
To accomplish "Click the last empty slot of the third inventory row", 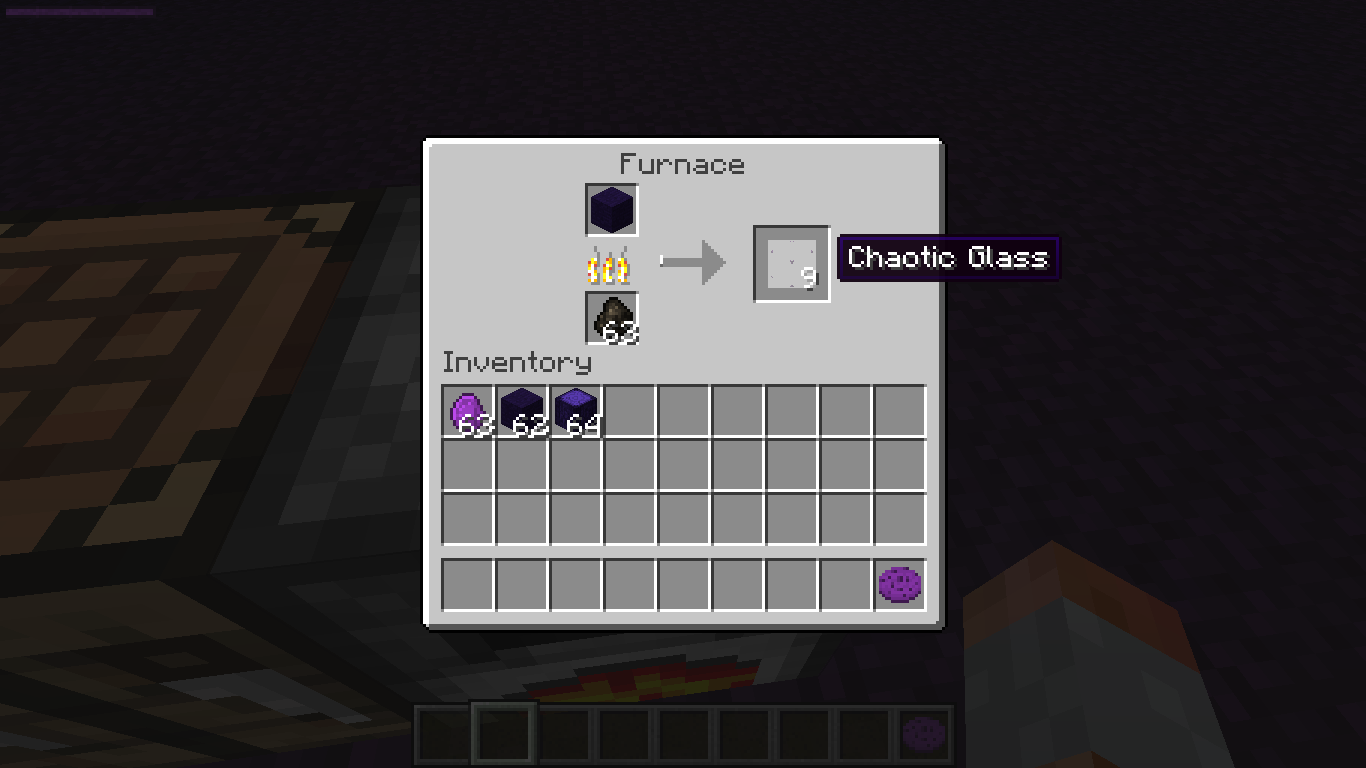I will (898, 519).
